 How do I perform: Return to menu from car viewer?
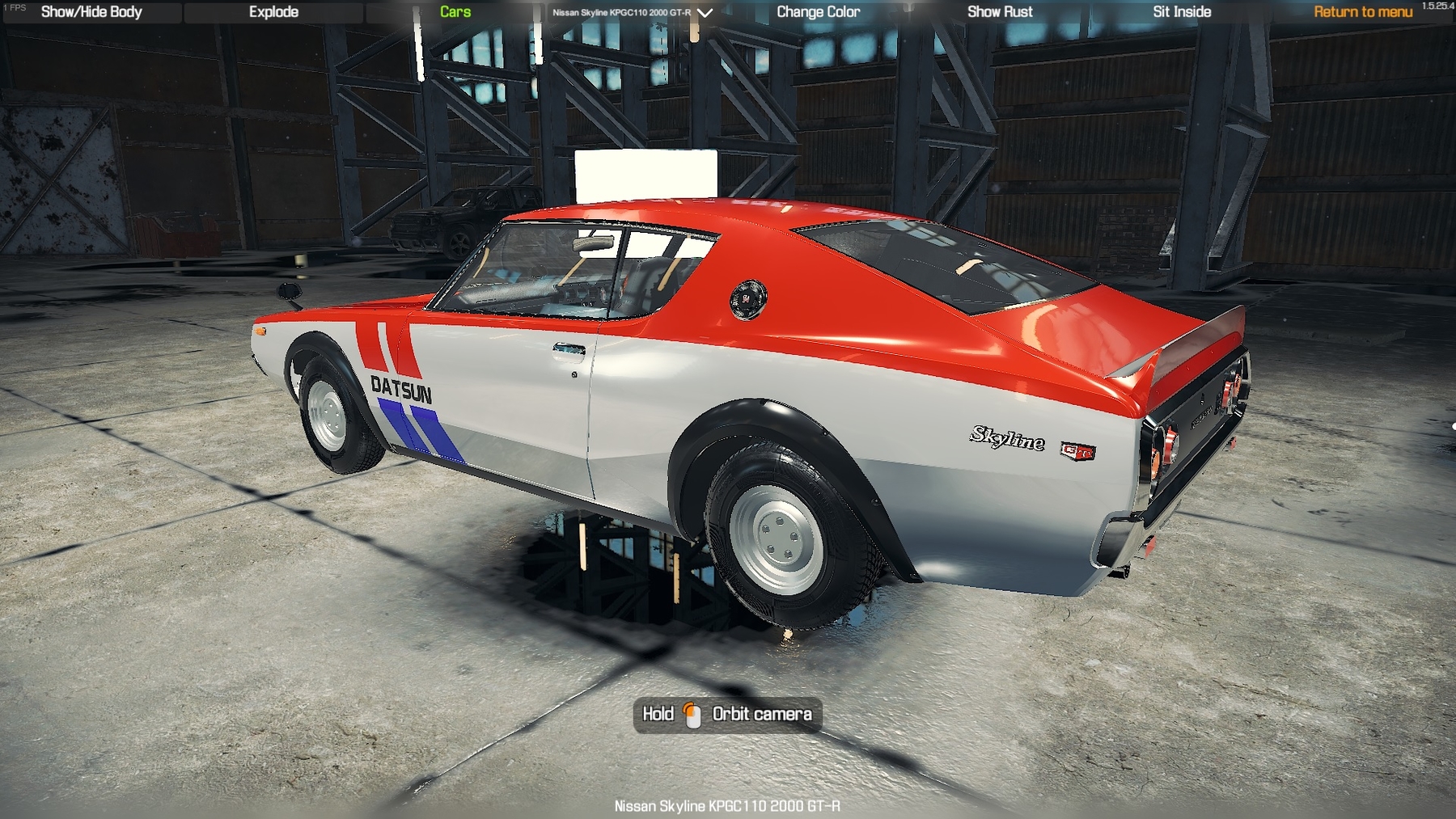point(1363,12)
